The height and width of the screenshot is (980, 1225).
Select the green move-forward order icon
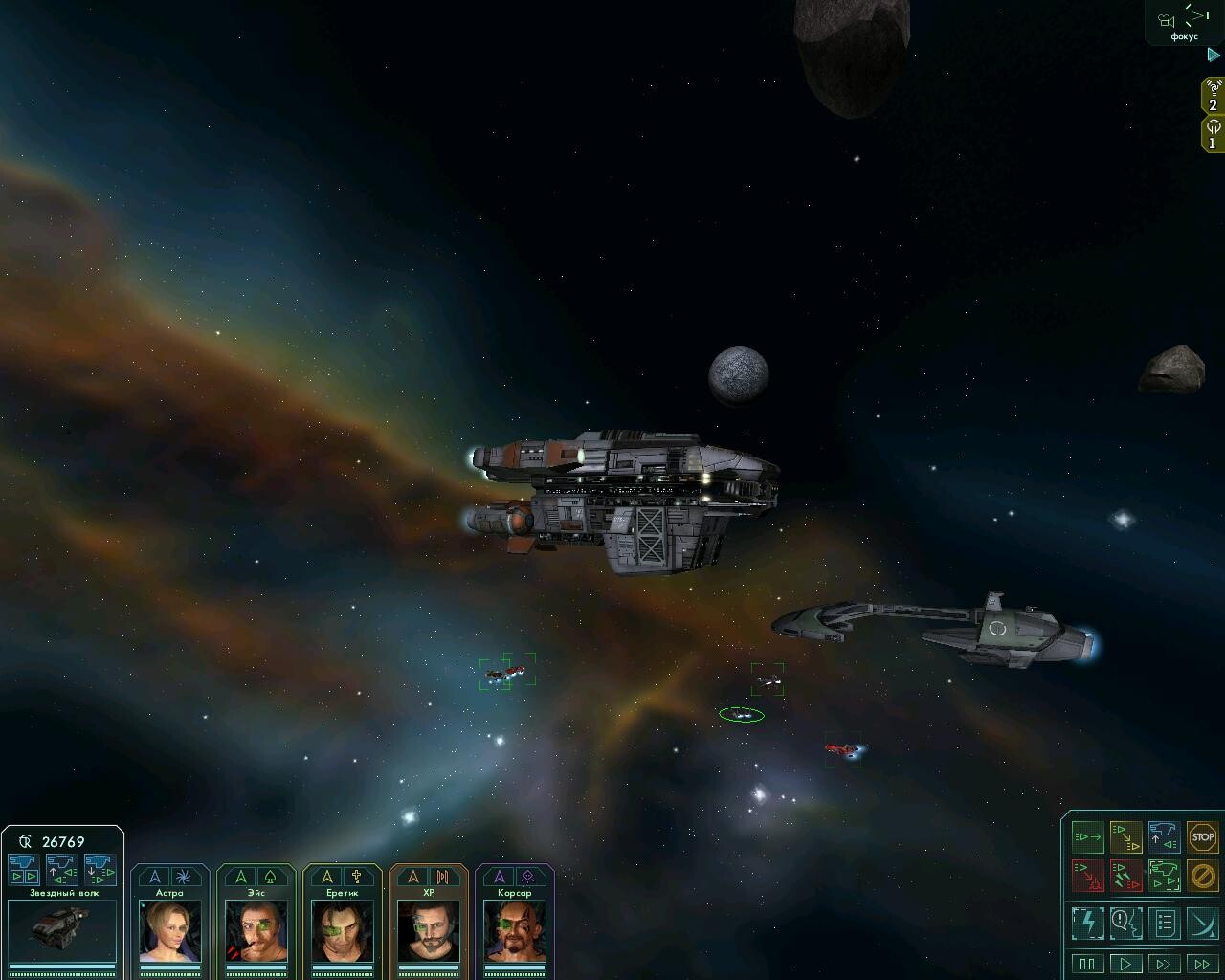(1087, 837)
